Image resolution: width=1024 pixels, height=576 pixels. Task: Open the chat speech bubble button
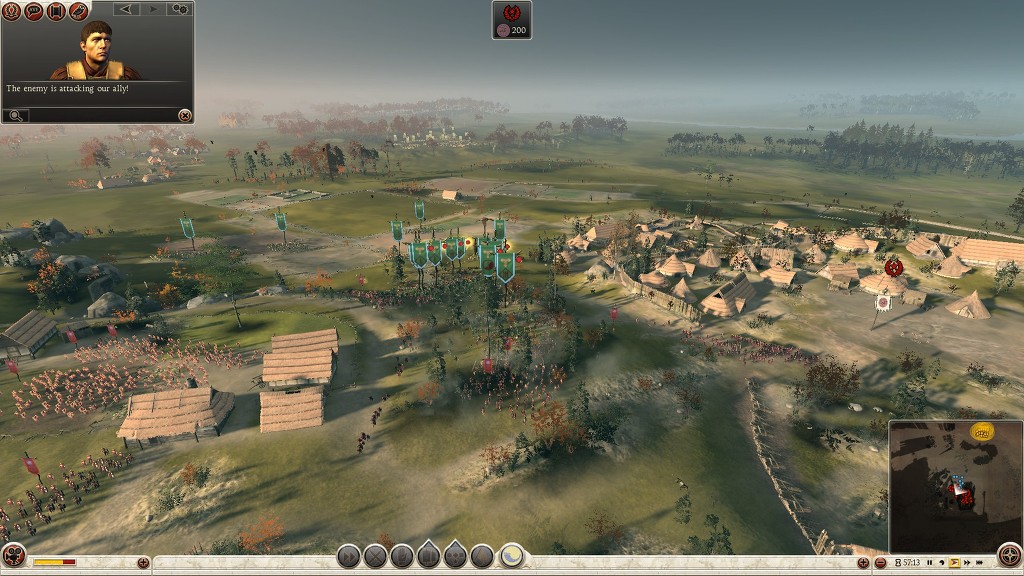click(34, 11)
